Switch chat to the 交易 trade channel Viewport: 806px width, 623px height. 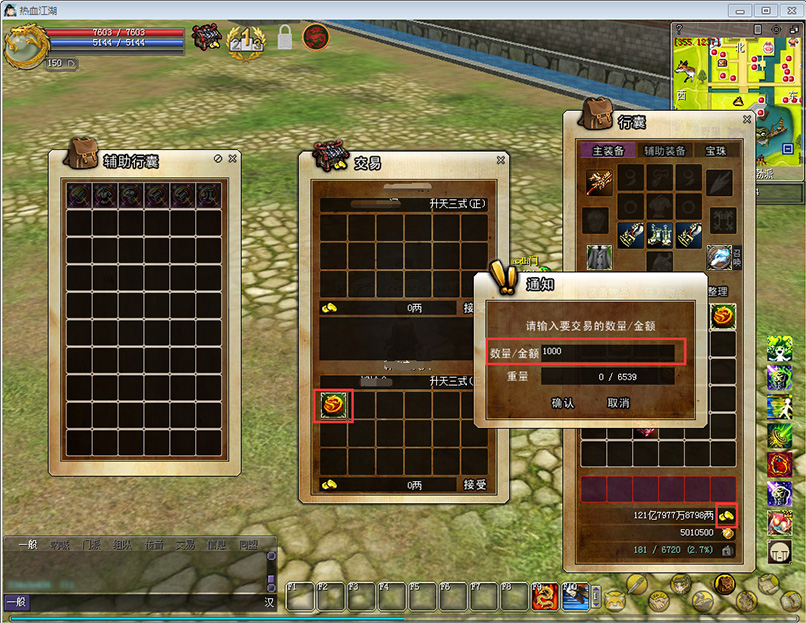(x=185, y=545)
